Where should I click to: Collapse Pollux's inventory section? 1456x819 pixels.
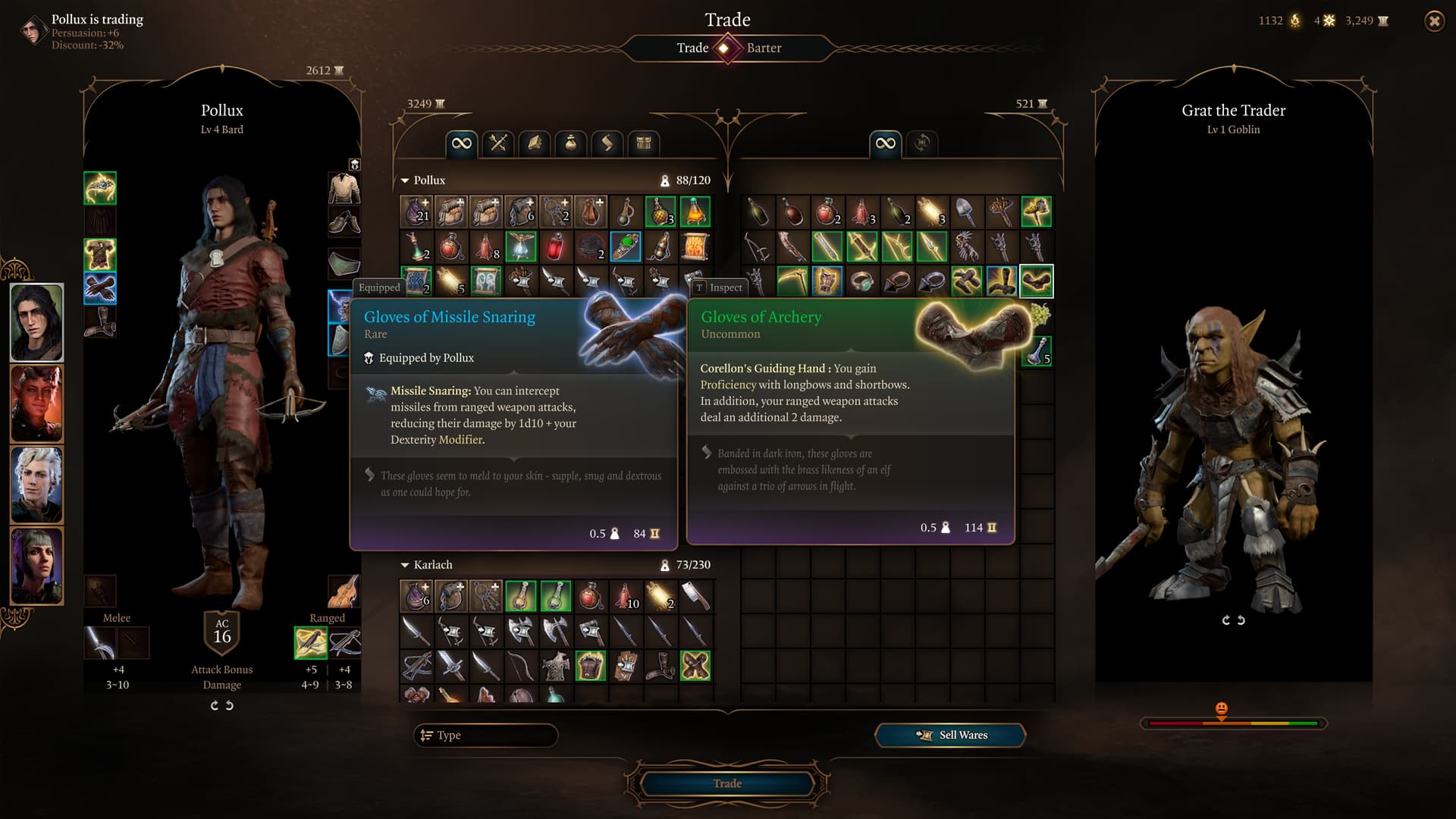click(405, 180)
